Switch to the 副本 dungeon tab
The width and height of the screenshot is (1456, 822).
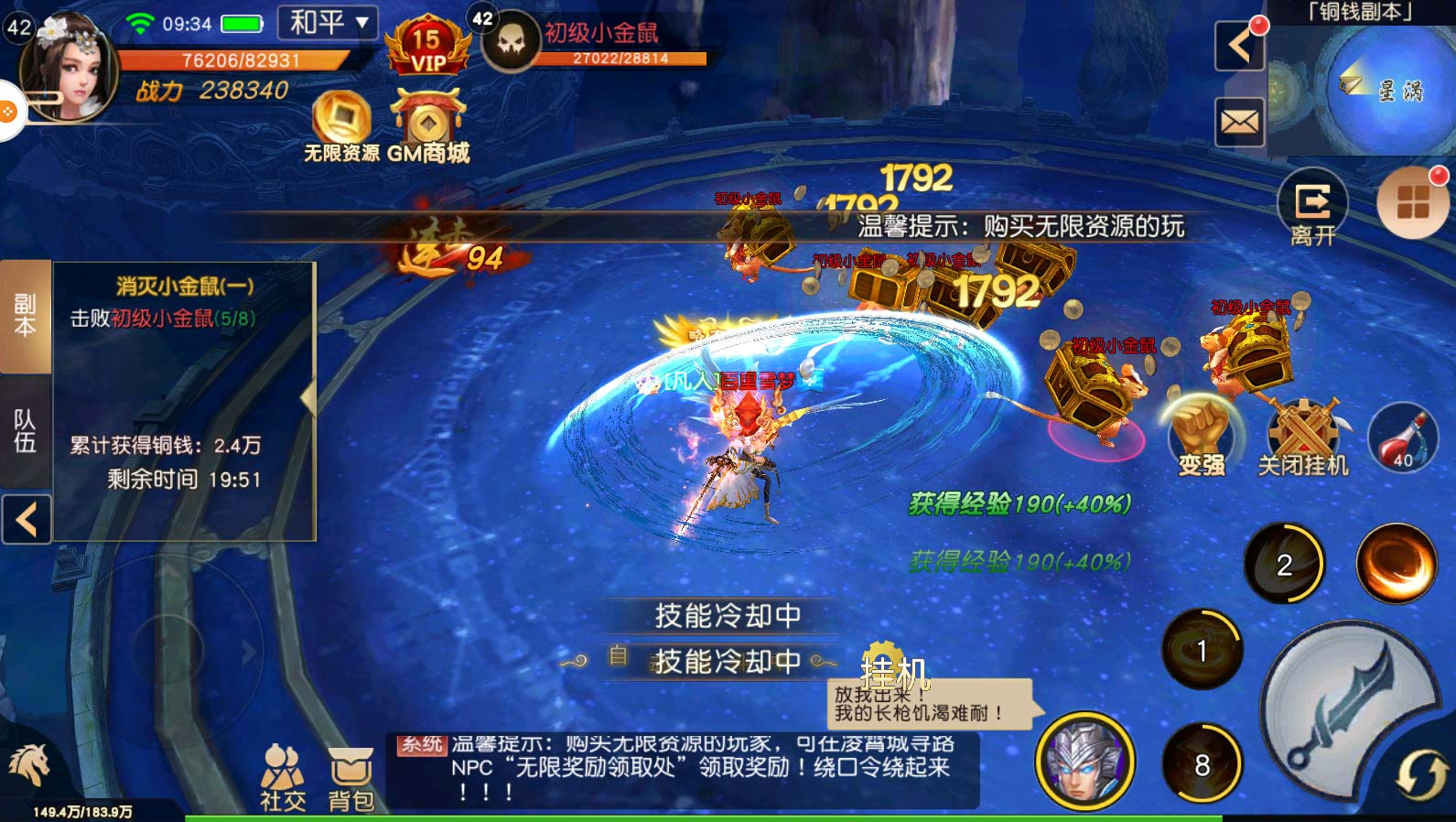click(25, 316)
